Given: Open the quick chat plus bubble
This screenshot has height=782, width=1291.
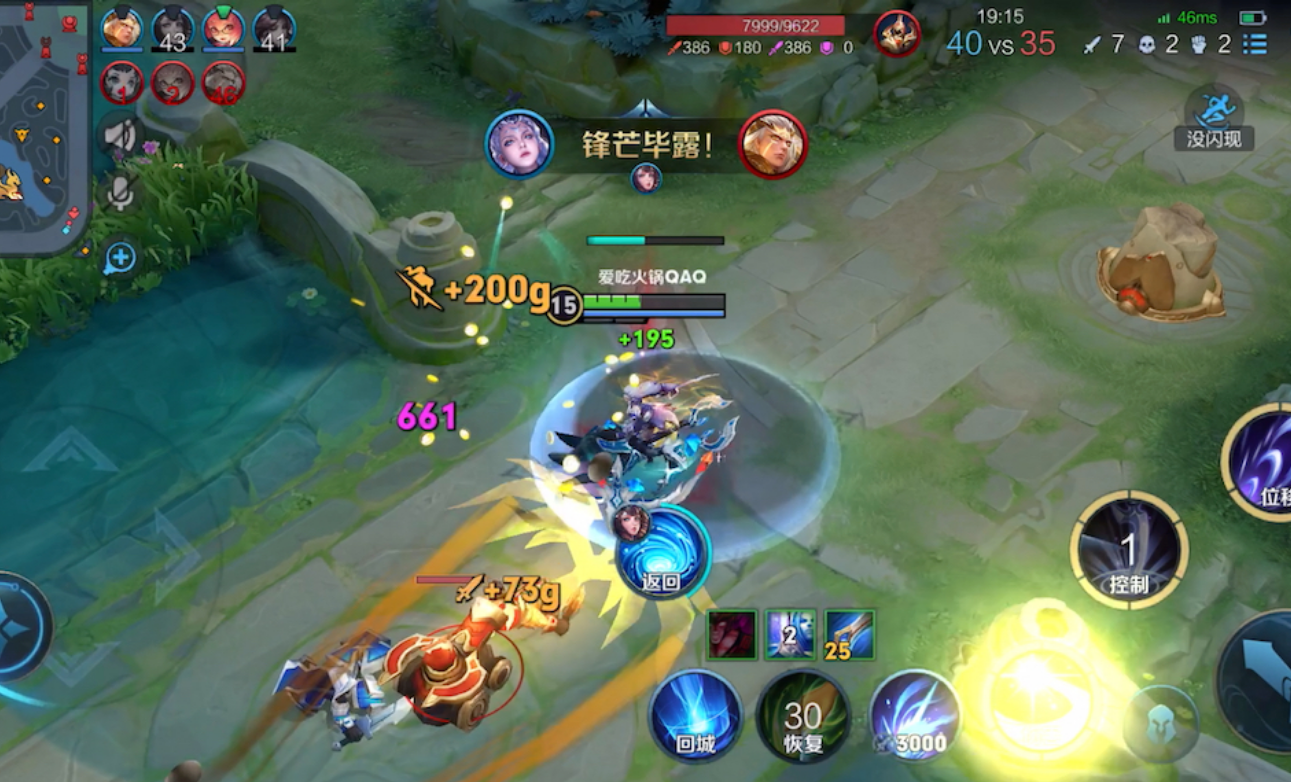Looking at the screenshot, I should click(x=119, y=258).
